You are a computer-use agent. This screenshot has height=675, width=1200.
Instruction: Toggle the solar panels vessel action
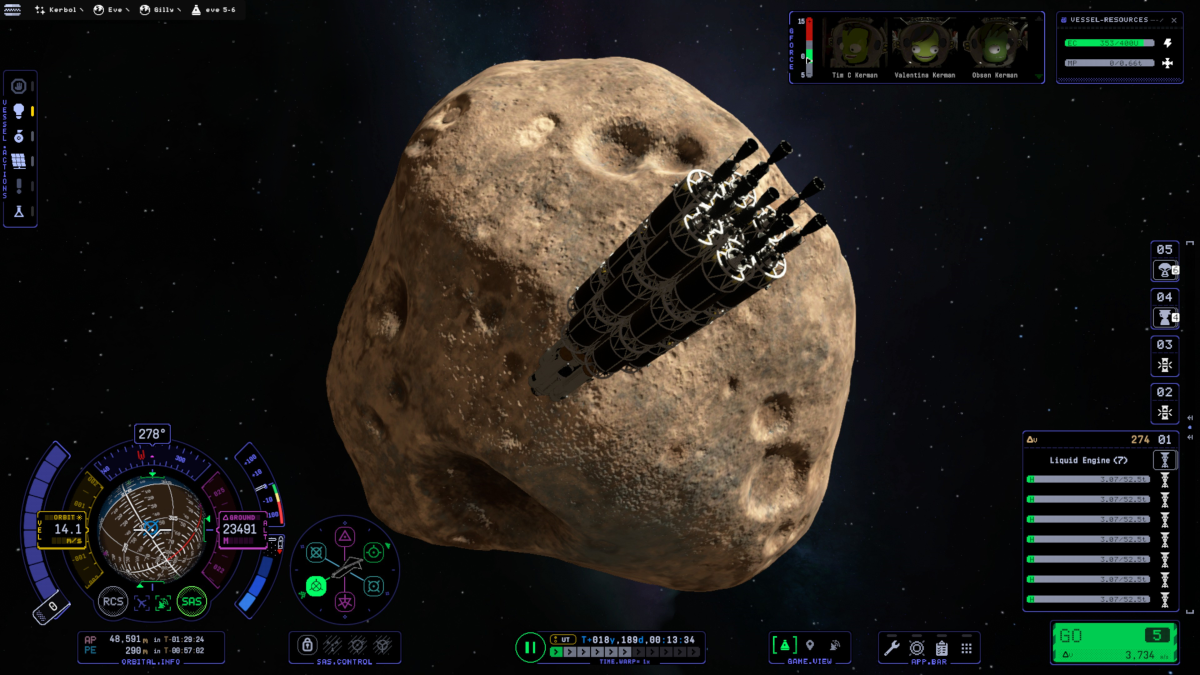click(x=18, y=161)
